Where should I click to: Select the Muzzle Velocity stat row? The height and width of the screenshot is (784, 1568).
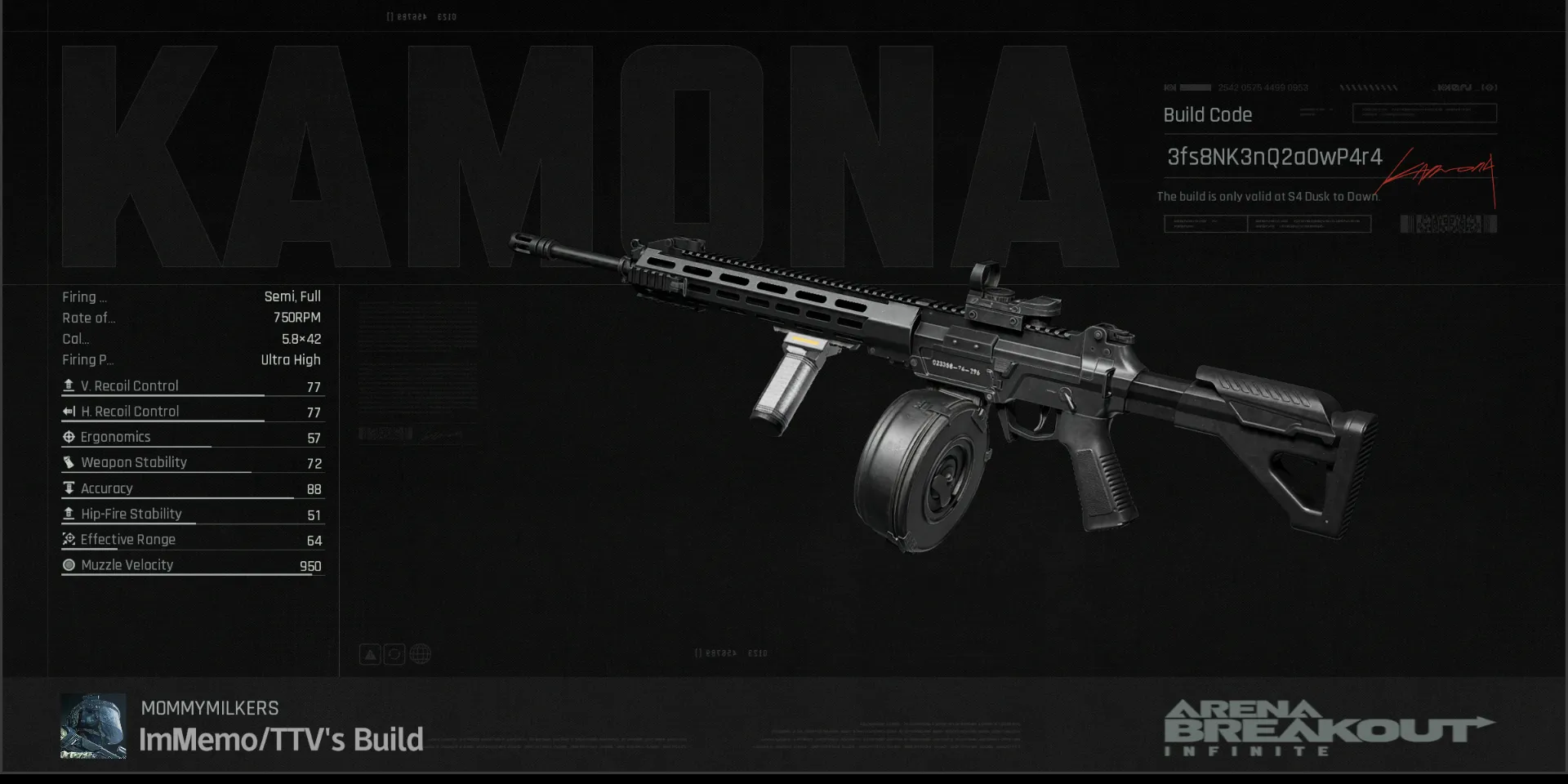193,565
